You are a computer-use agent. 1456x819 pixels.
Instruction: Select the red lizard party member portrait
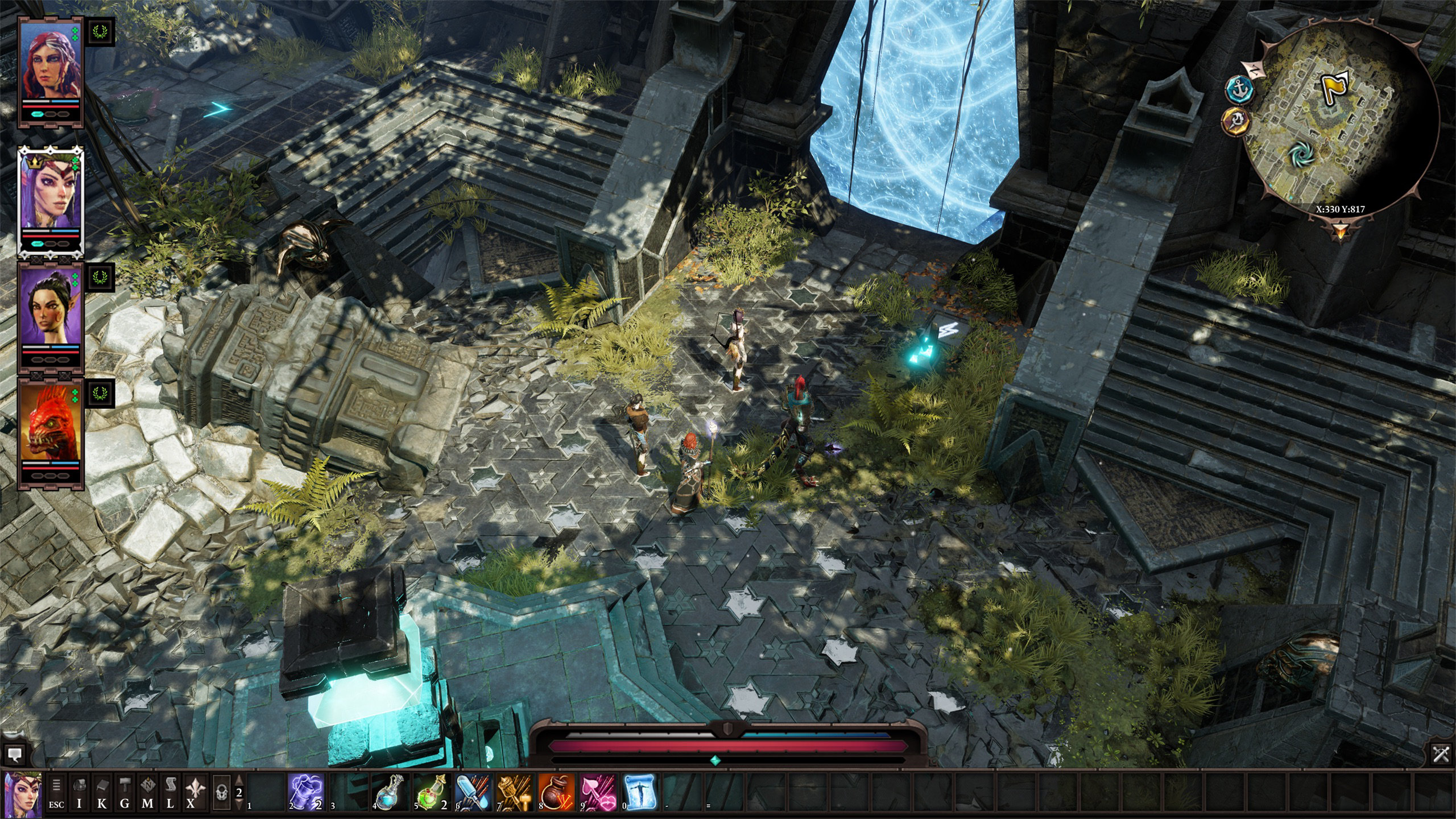pos(51,421)
